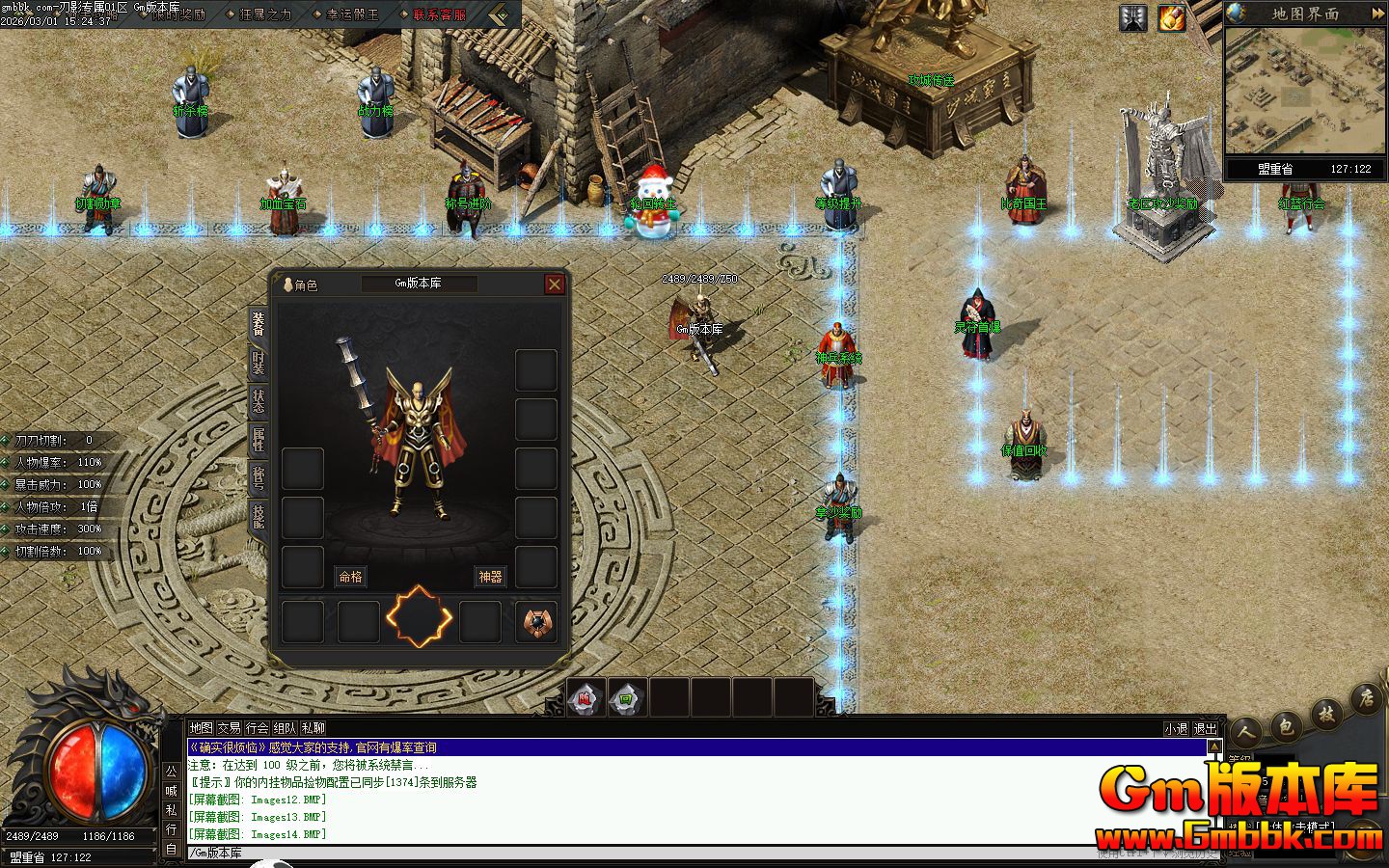This screenshot has height=868, width=1389.
Task: Use the red scroll in hotbar
Action: point(586,697)
